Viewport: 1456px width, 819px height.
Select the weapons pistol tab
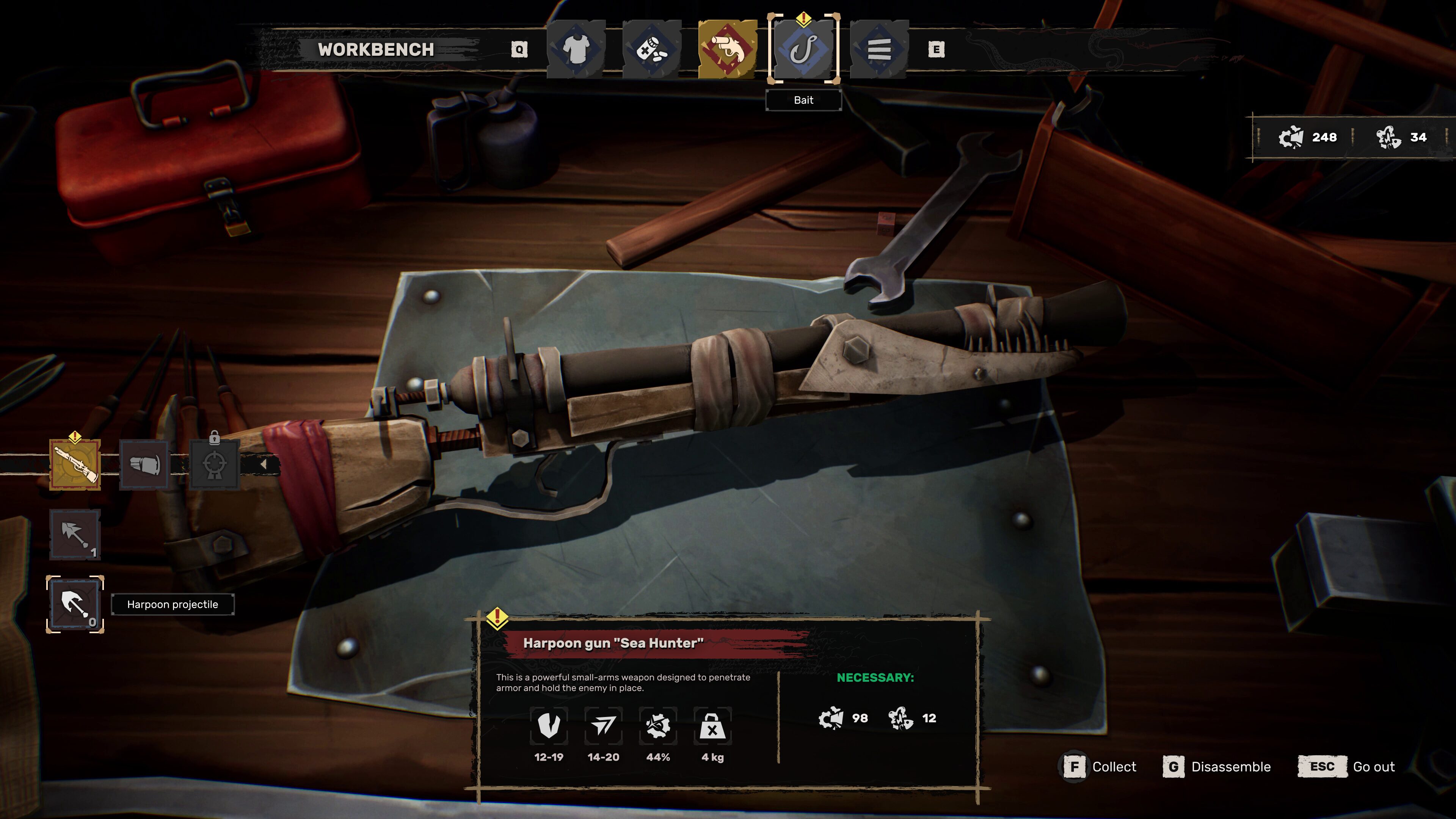(728, 49)
